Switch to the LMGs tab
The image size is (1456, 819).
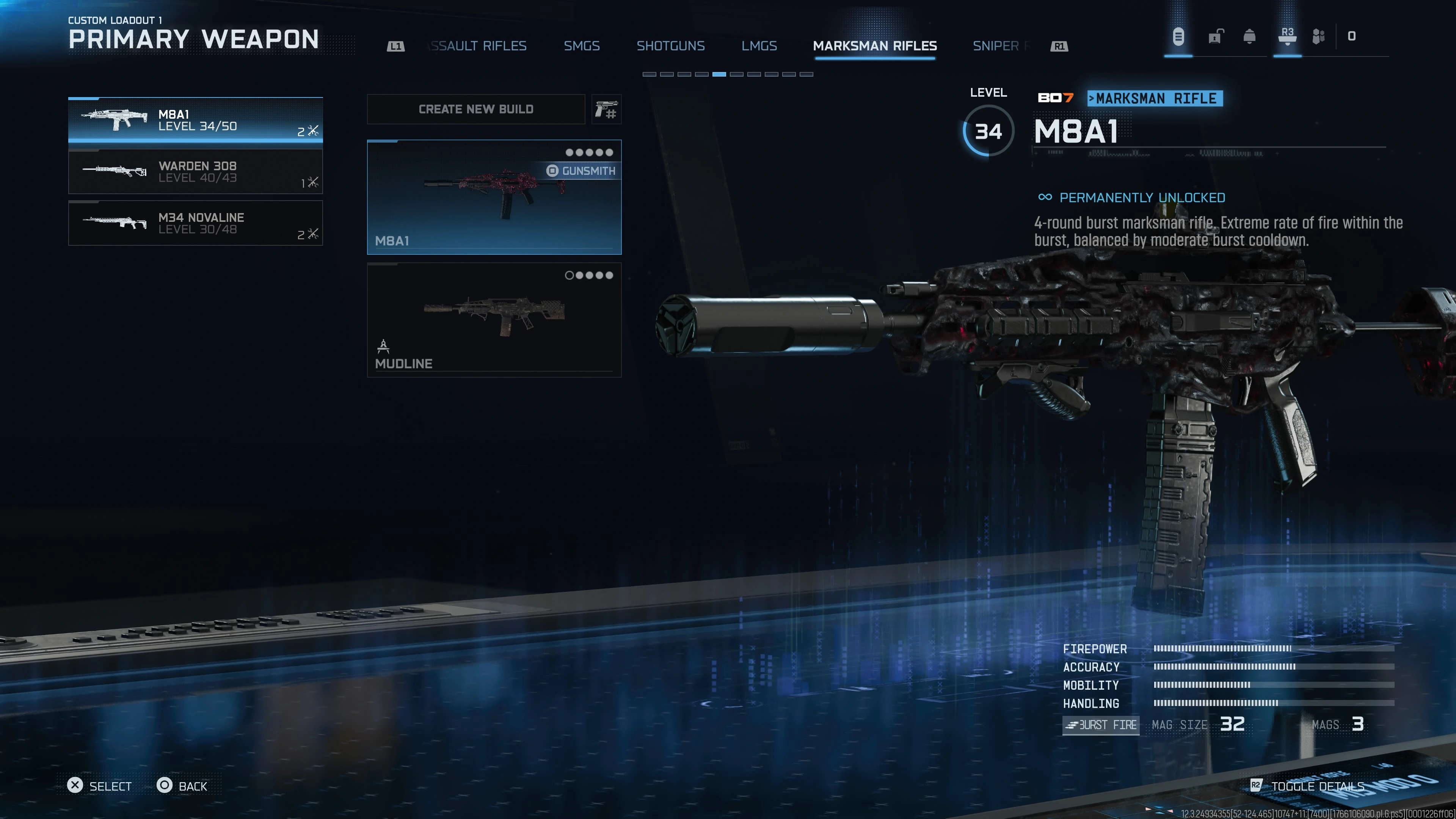point(758,46)
